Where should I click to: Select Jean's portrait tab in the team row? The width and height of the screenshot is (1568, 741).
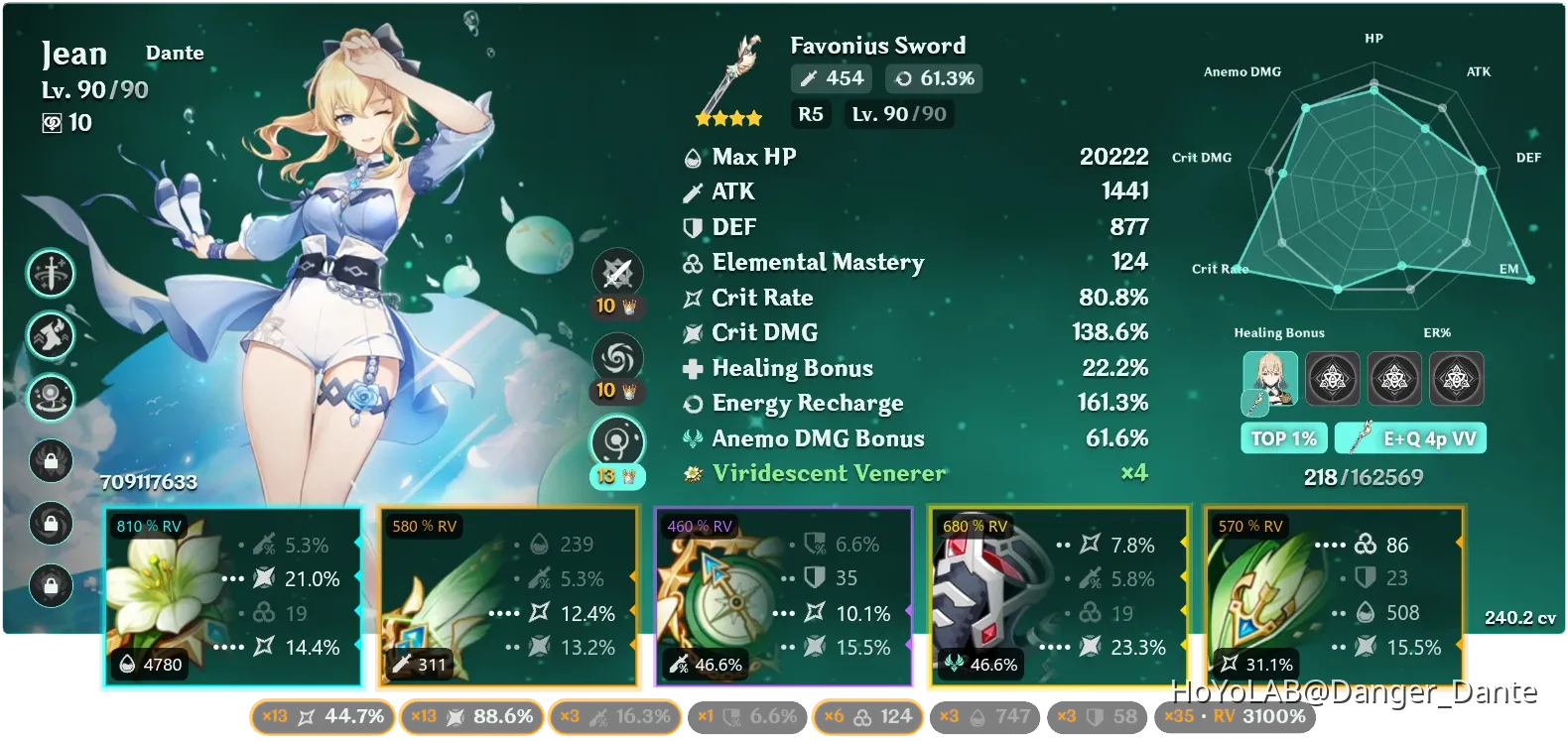(1271, 379)
